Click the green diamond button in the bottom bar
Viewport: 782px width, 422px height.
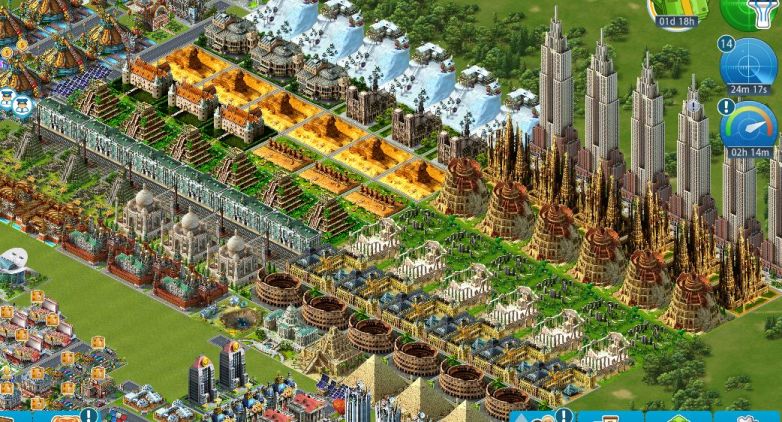click(678, 417)
